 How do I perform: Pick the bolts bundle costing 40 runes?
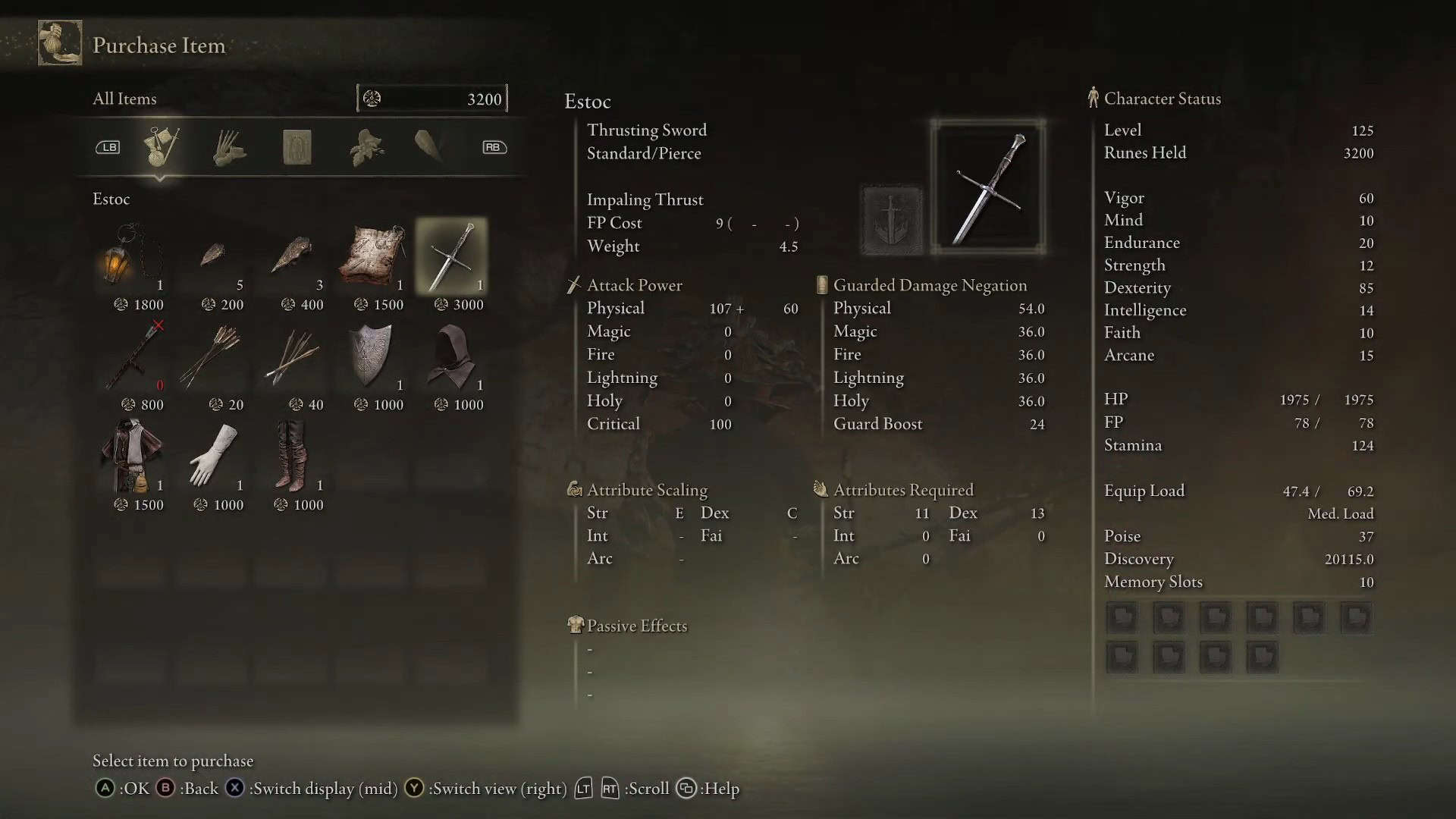tap(293, 356)
